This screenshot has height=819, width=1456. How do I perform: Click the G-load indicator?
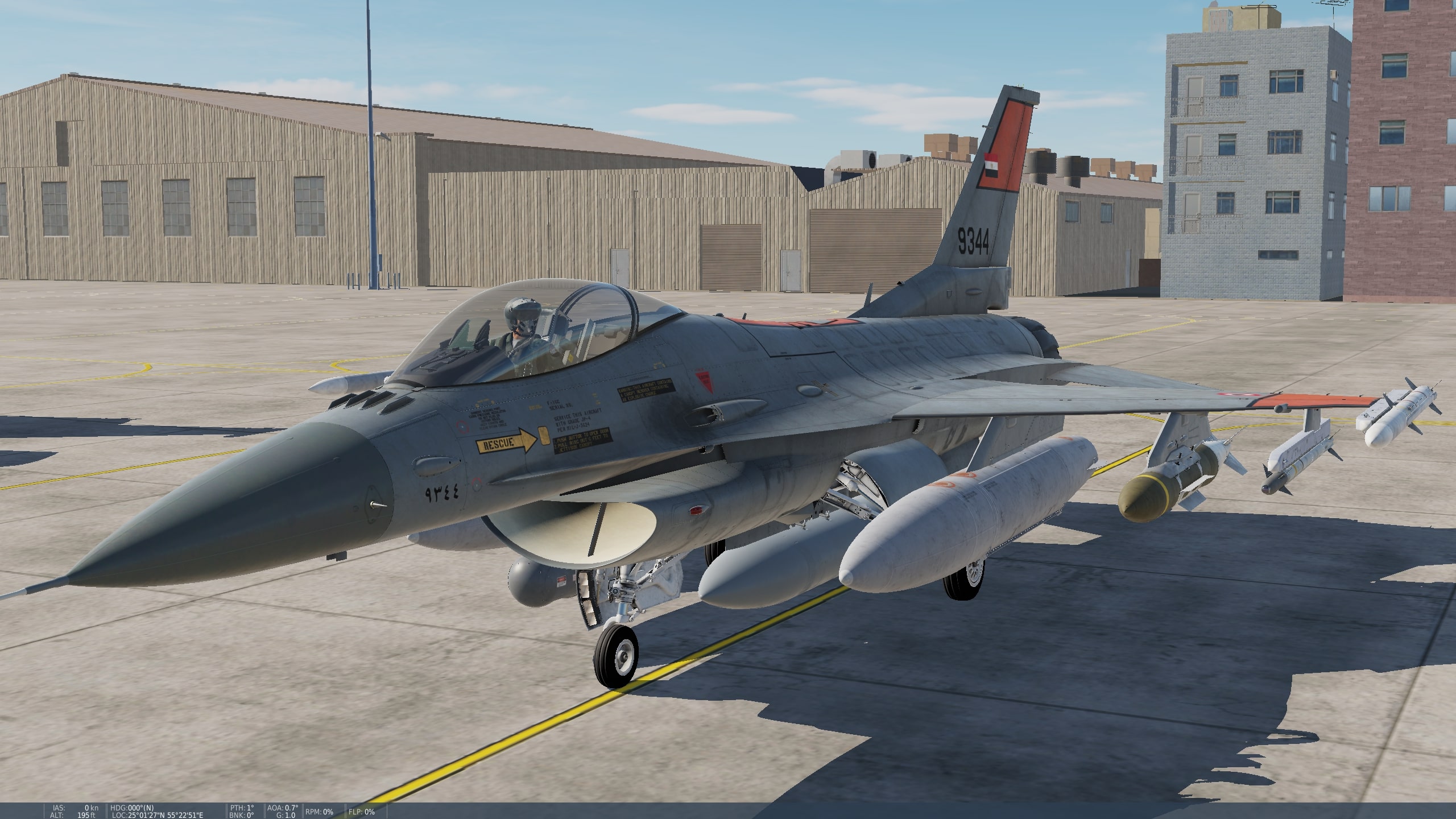(x=286, y=814)
